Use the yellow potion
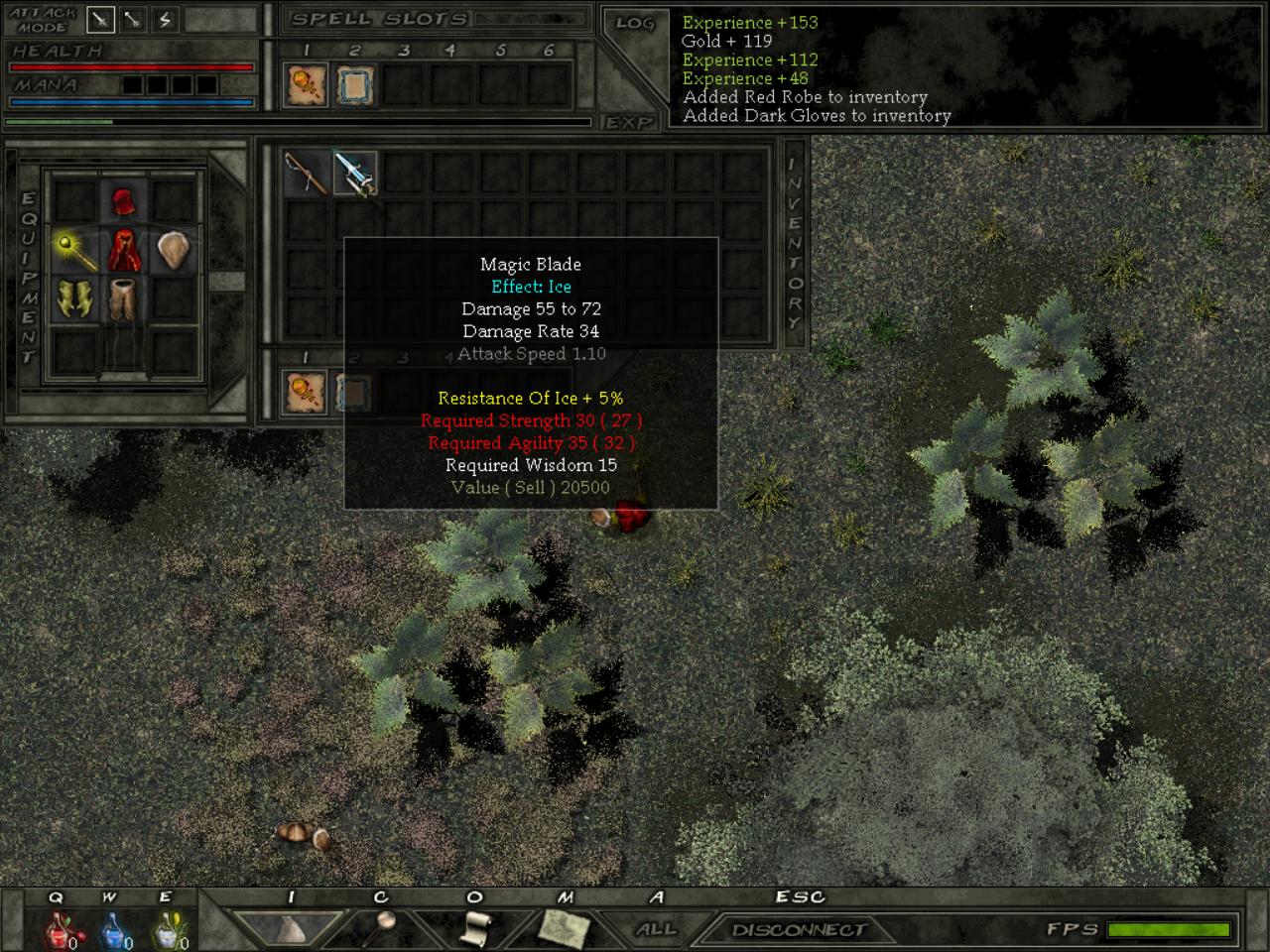 pyautogui.click(x=168, y=930)
